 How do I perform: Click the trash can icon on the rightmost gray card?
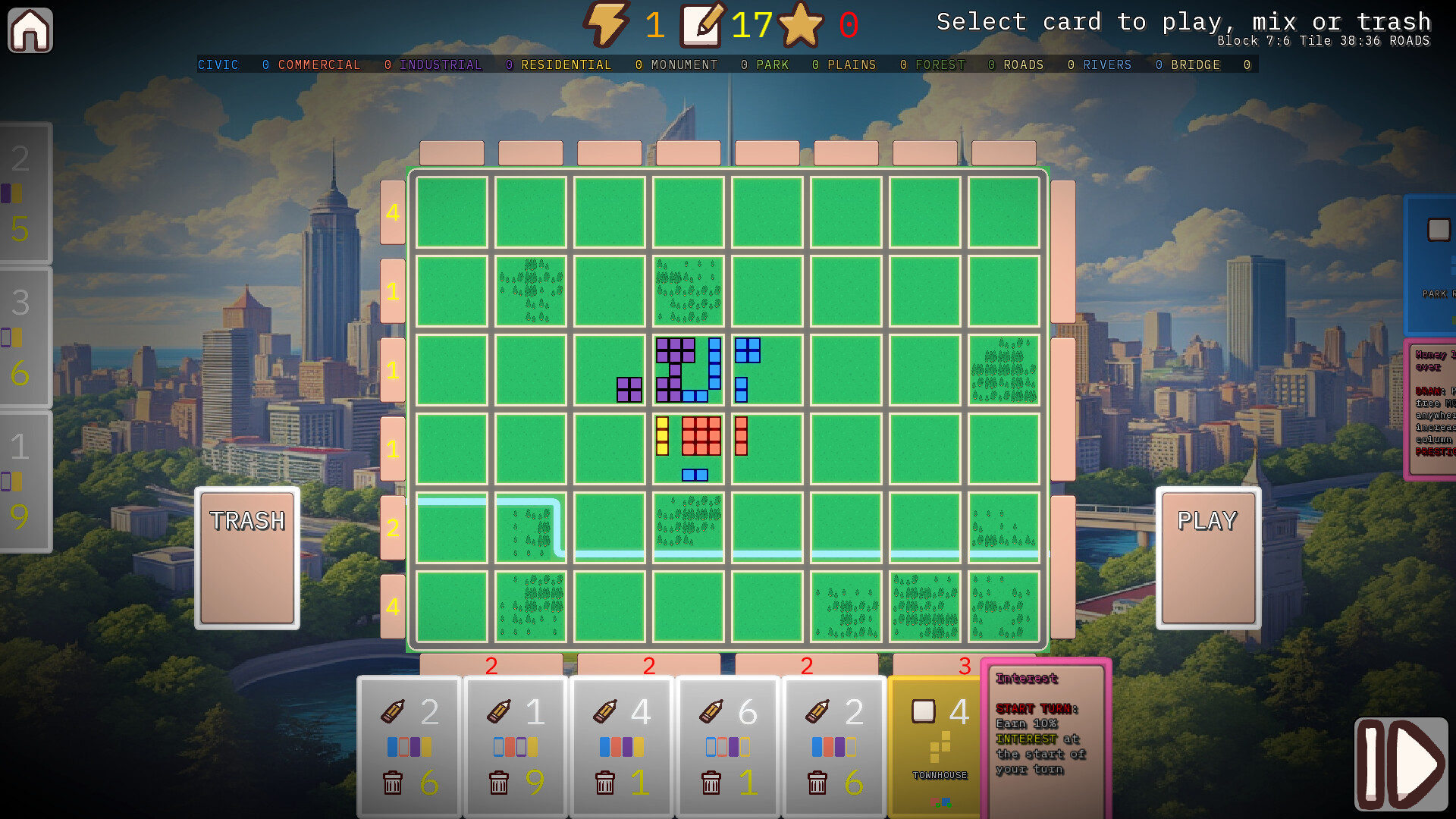818,783
